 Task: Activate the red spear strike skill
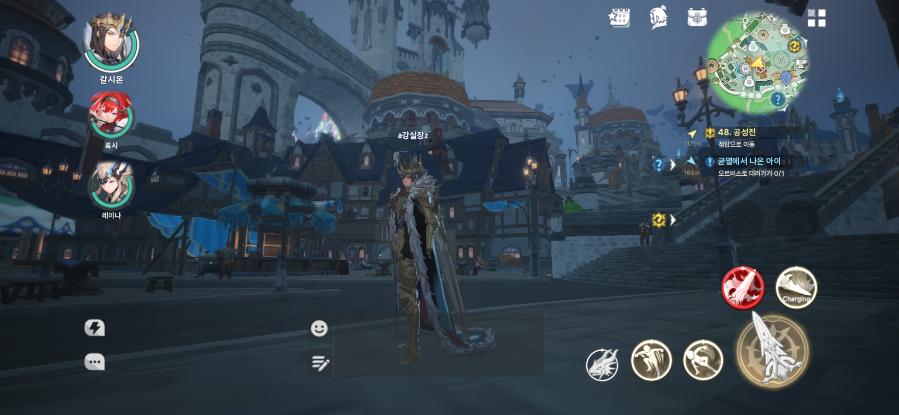[742, 288]
